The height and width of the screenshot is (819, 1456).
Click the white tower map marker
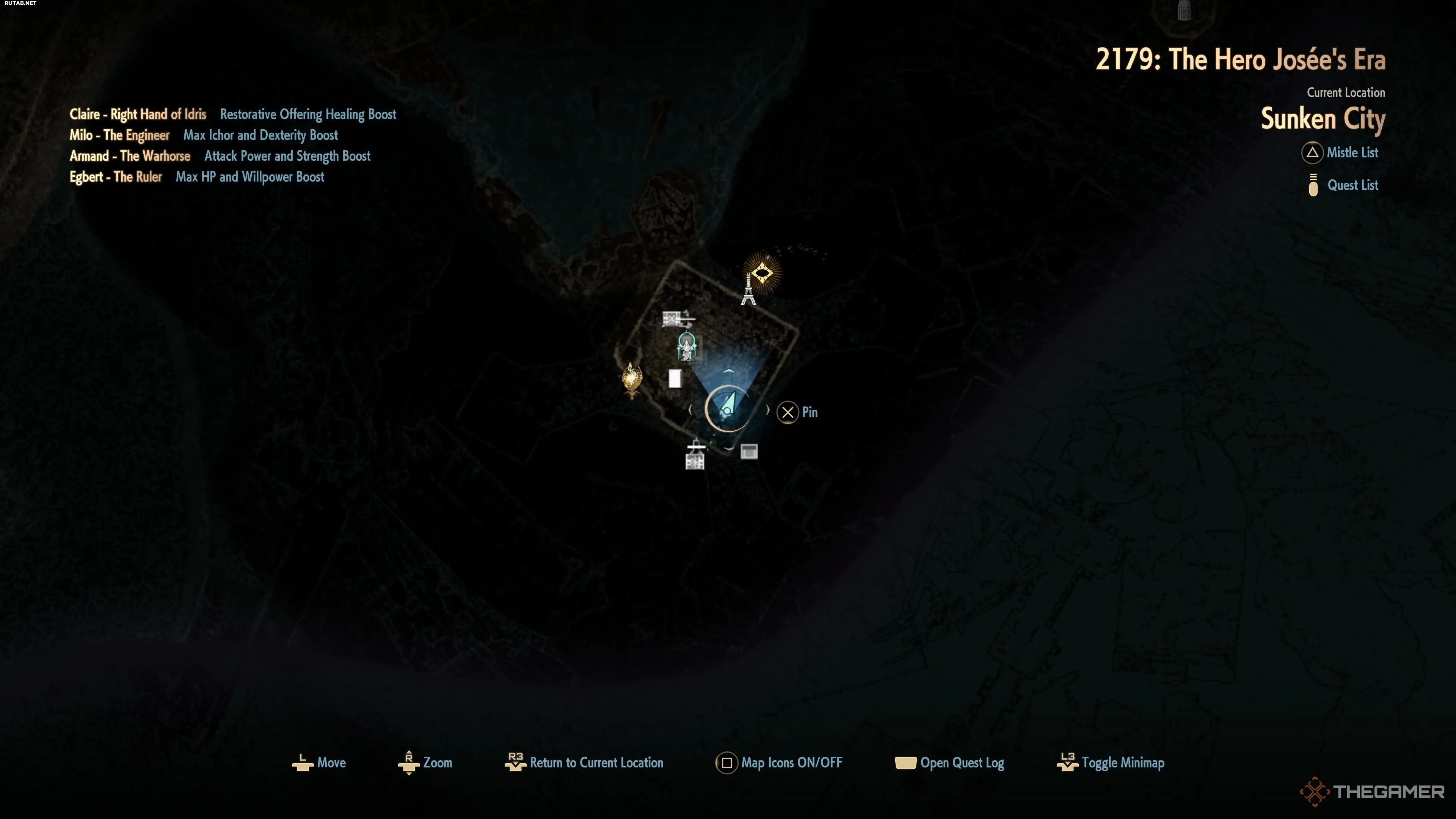point(748,290)
